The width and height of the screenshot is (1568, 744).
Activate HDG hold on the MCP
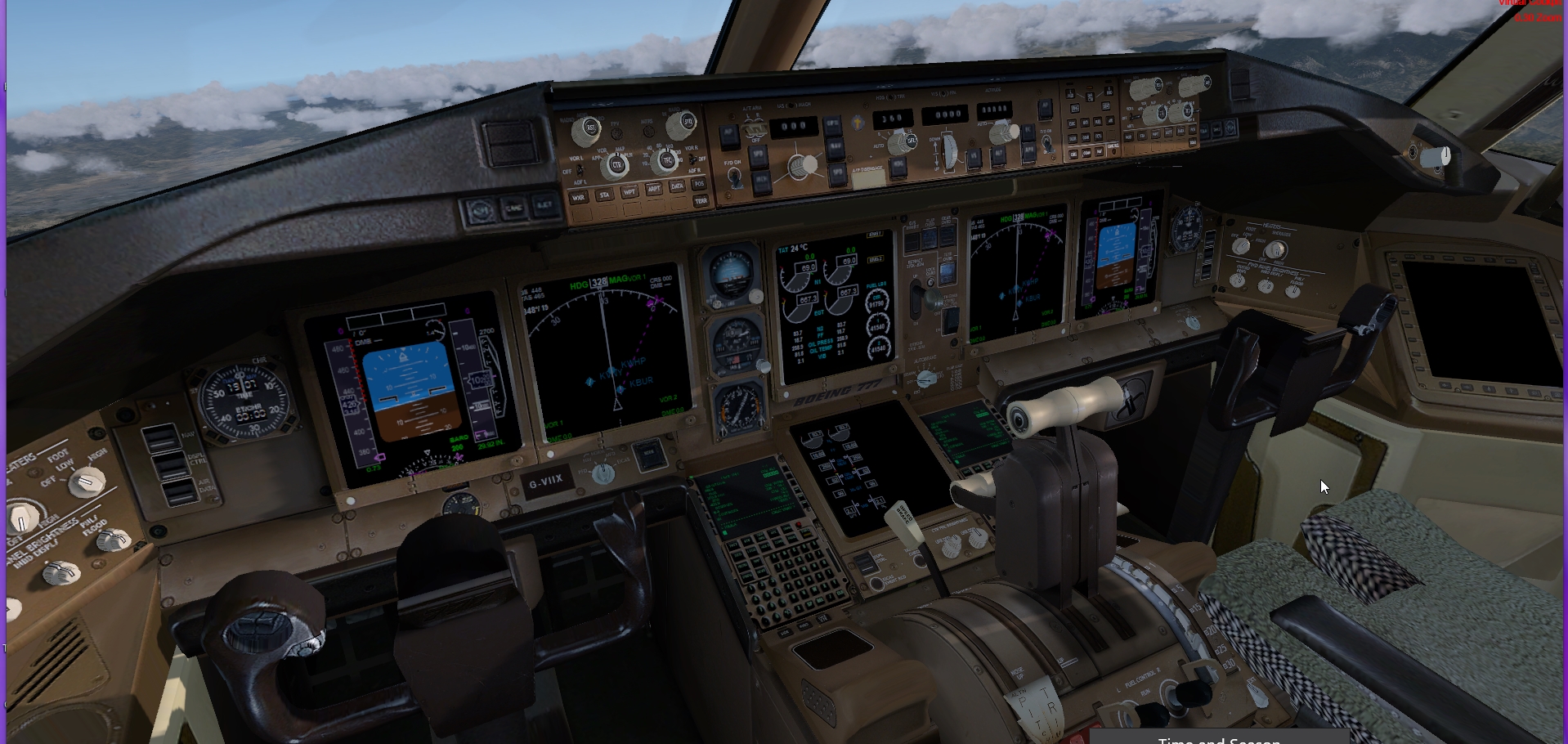pyautogui.click(x=898, y=167)
